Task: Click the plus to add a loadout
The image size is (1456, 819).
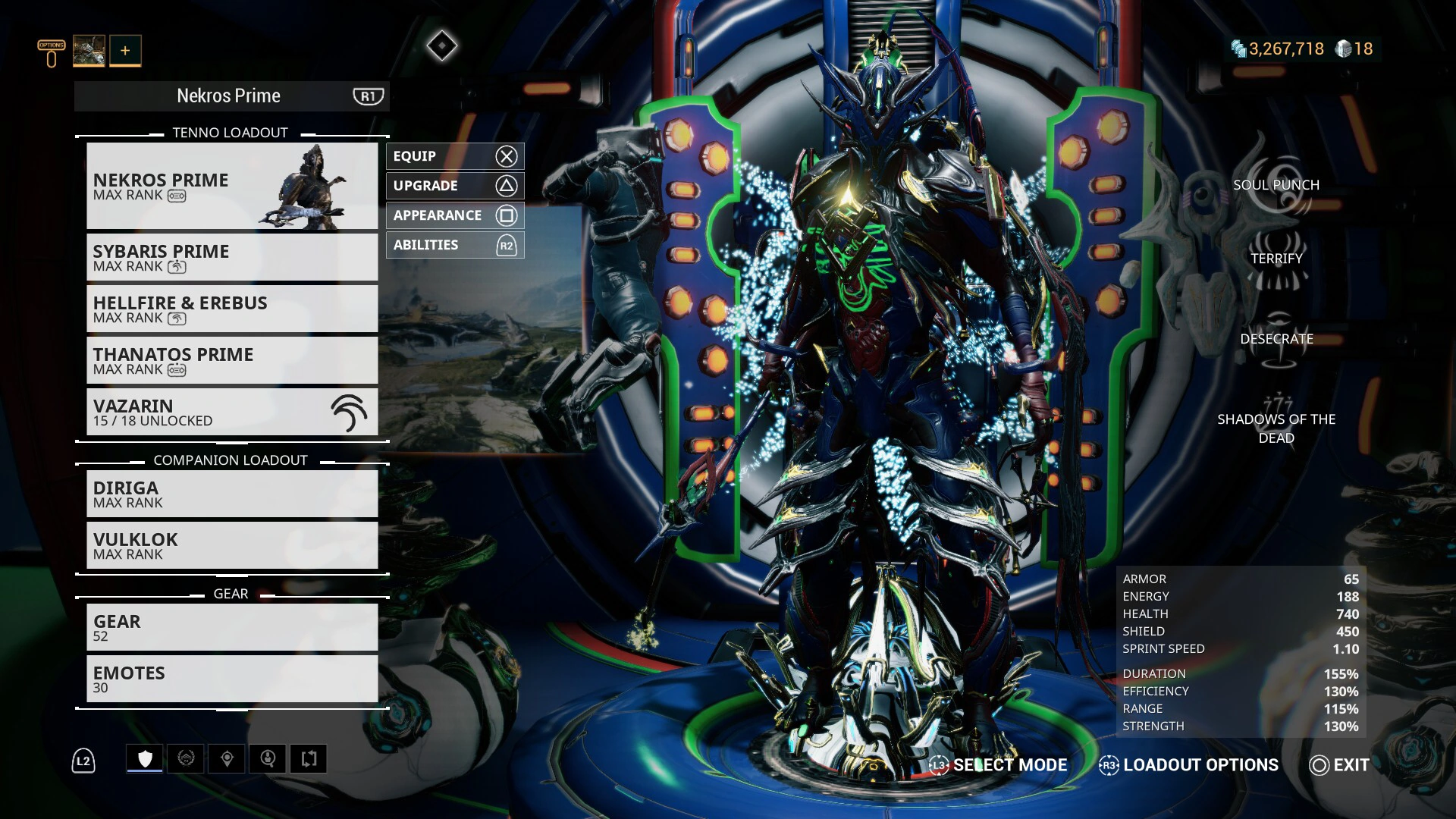Action: (124, 50)
